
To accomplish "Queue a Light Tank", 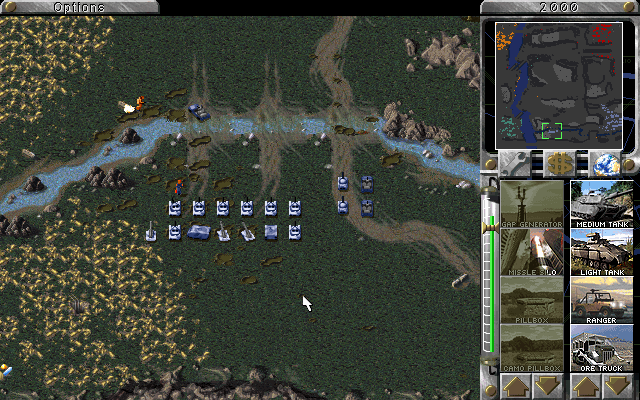I will 602,252.
